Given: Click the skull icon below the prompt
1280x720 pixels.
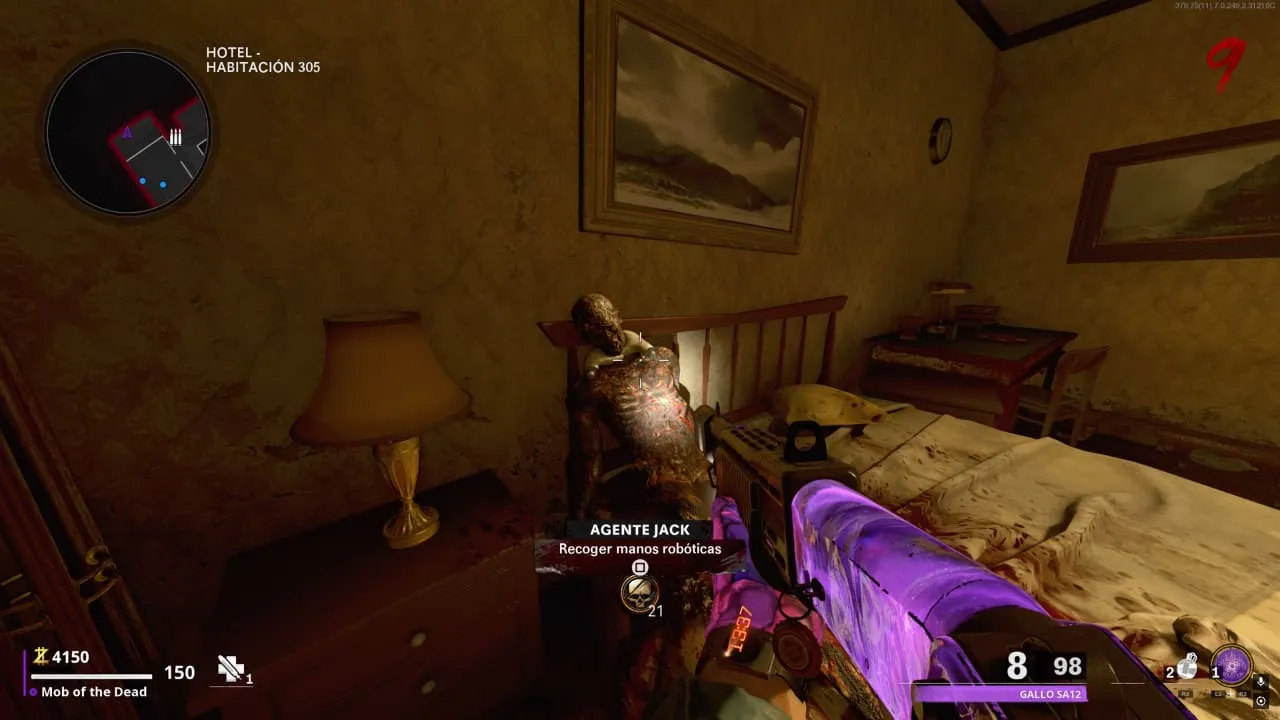Looking at the screenshot, I should 639,593.
